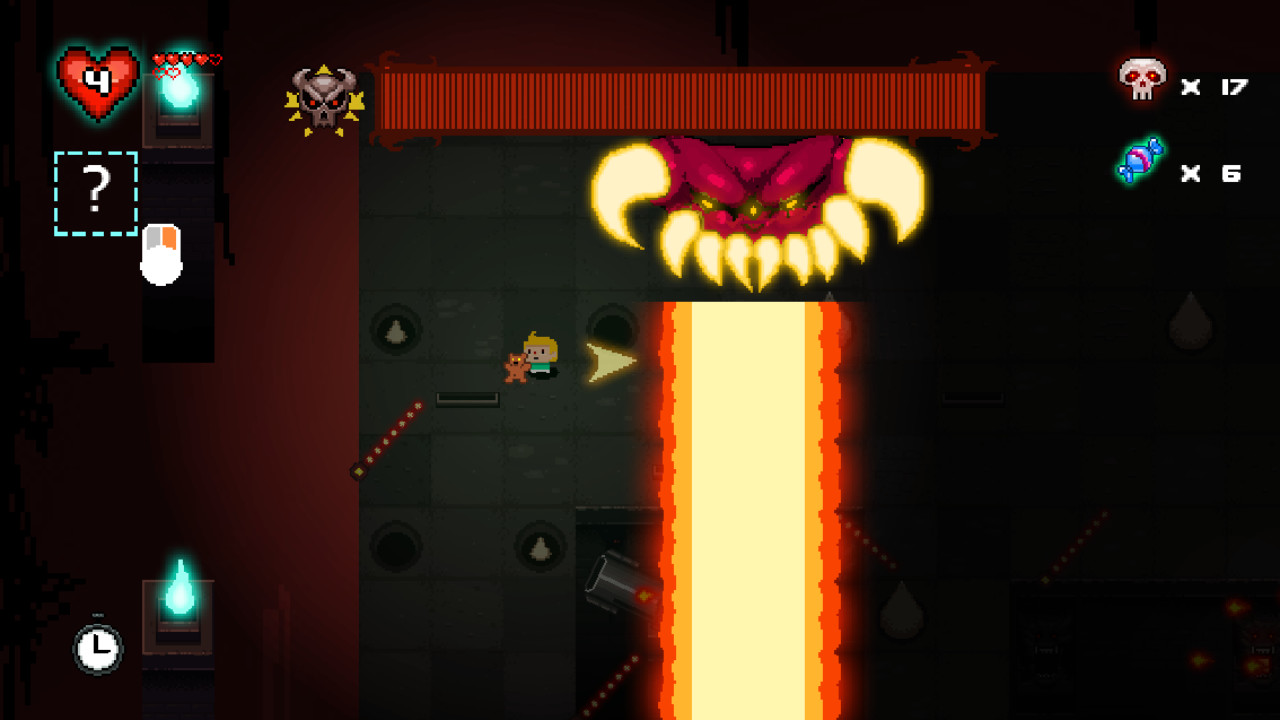Click the heart health counter showing 4
Viewport: 1280px width, 720px height.
(97, 81)
